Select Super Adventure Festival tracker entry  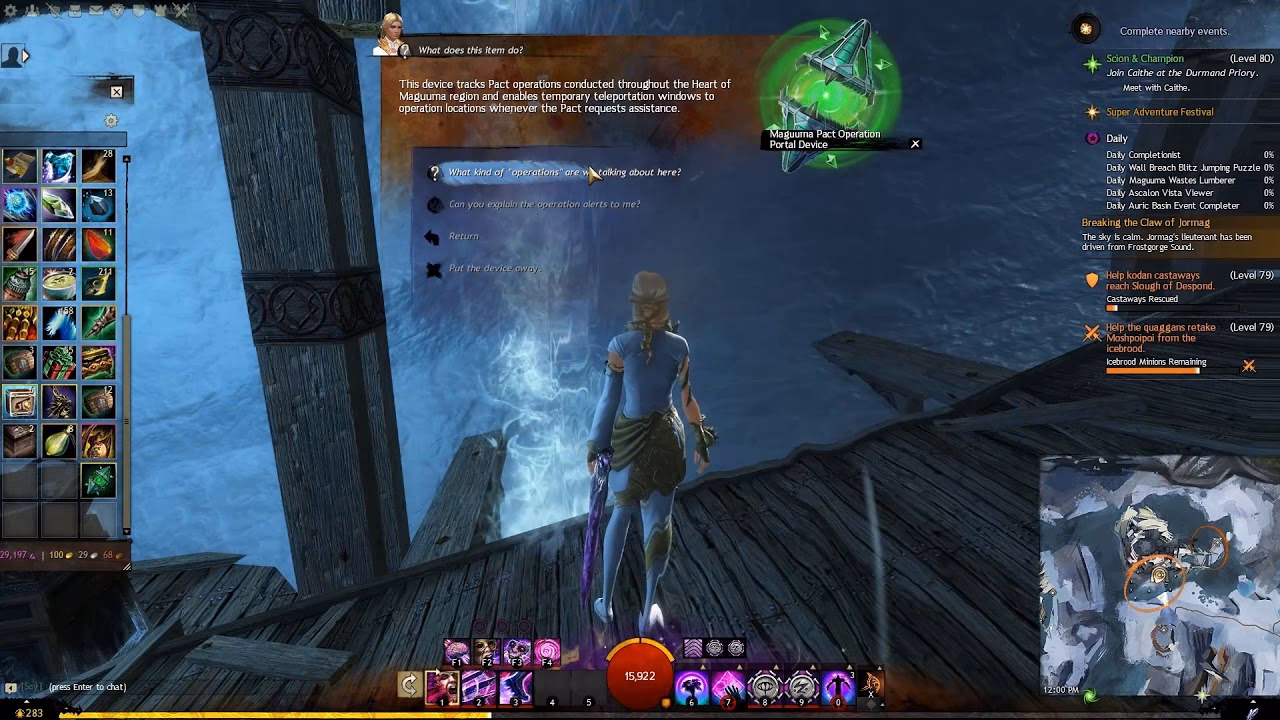tap(1159, 112)
